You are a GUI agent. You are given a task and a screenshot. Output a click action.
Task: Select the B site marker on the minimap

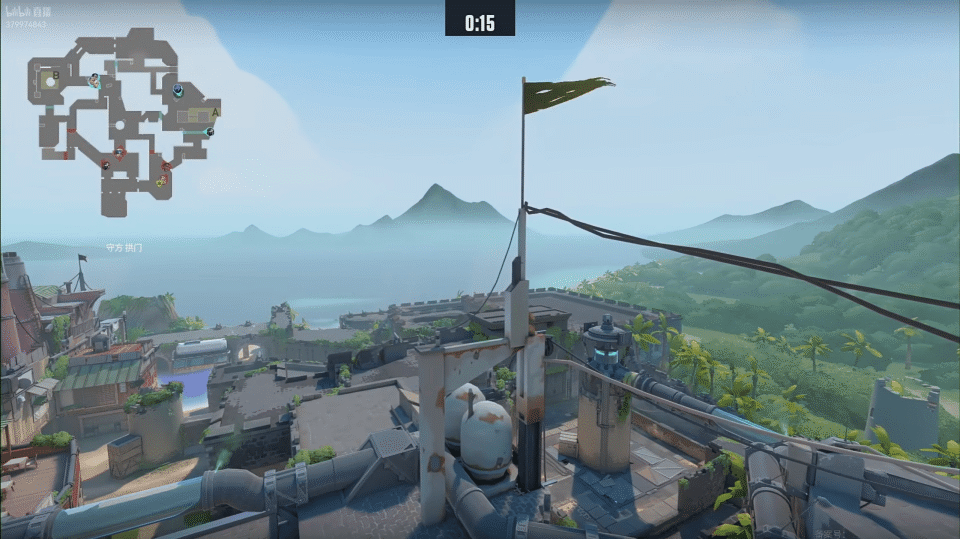(56, 75)
